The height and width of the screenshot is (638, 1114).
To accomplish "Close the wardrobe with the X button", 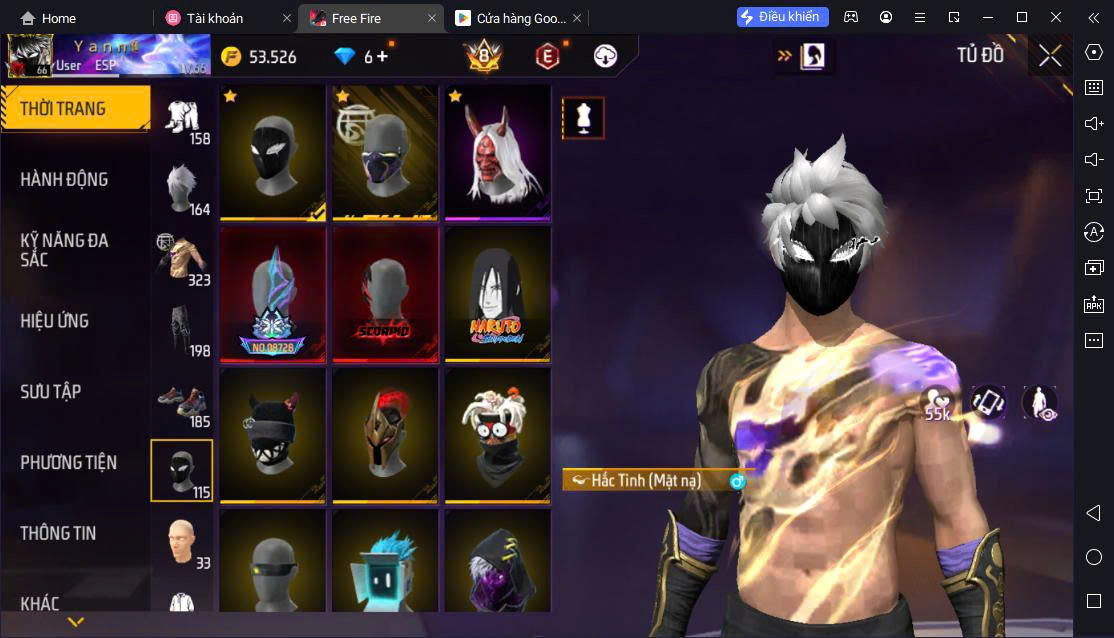I will [1049, 56].
